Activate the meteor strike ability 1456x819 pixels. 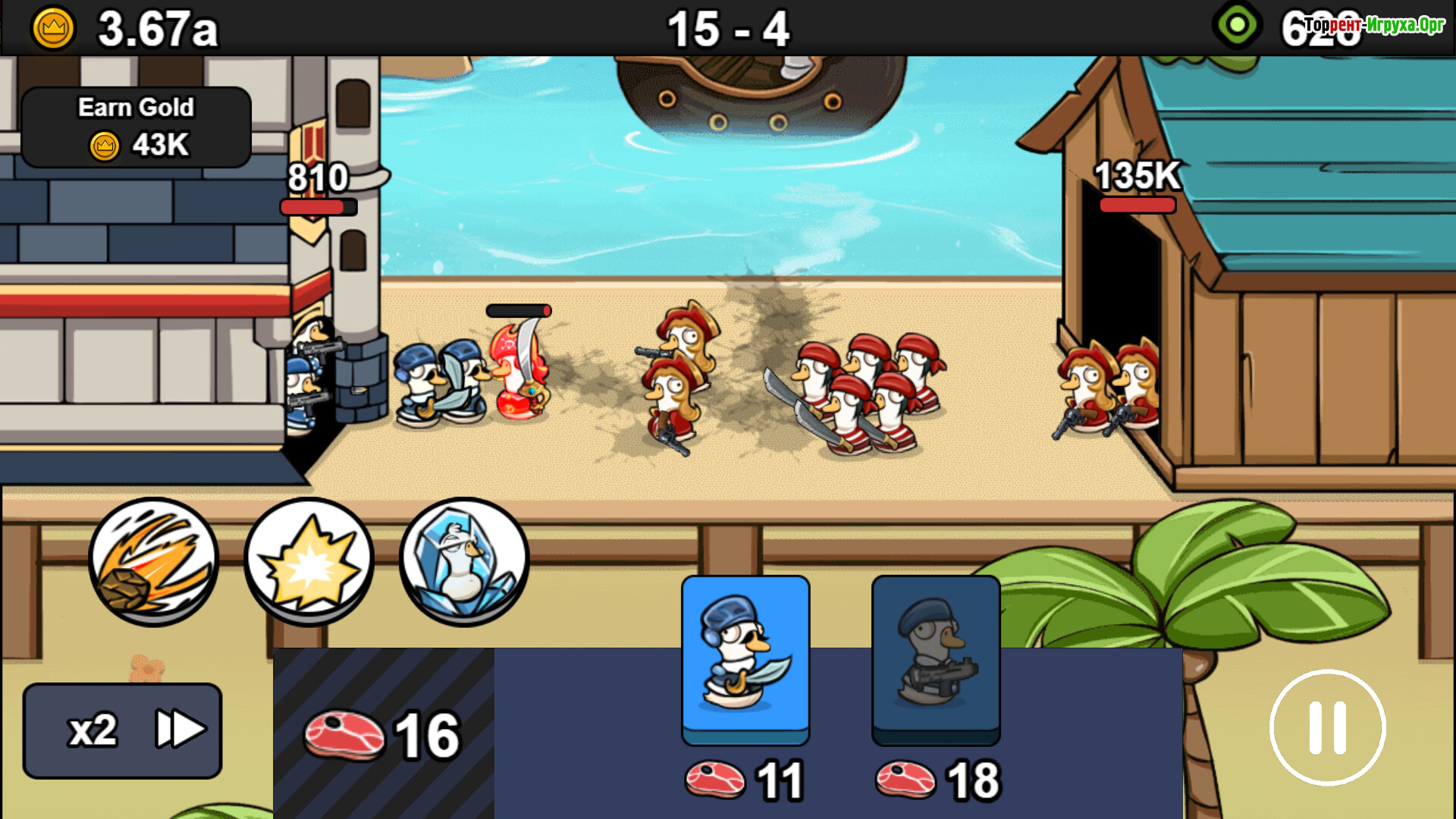(154, 561)
